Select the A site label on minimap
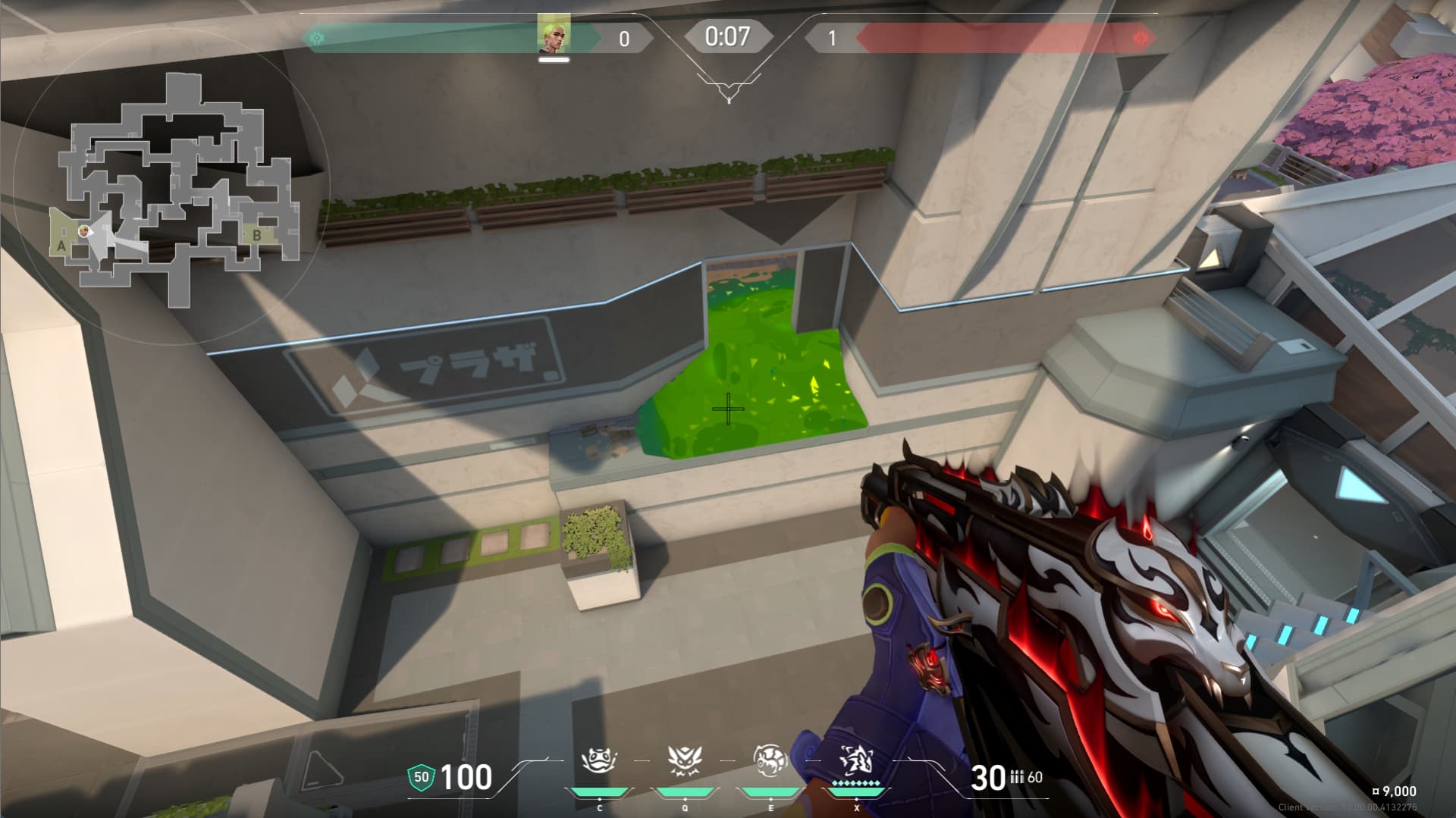Image resolution: width=1456 pixels, height=818 pixels. 61,246
